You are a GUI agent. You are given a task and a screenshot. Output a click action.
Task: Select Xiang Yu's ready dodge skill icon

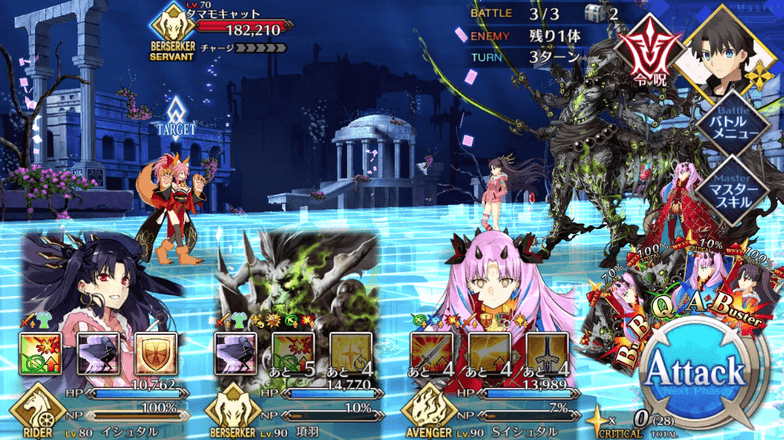236,353
